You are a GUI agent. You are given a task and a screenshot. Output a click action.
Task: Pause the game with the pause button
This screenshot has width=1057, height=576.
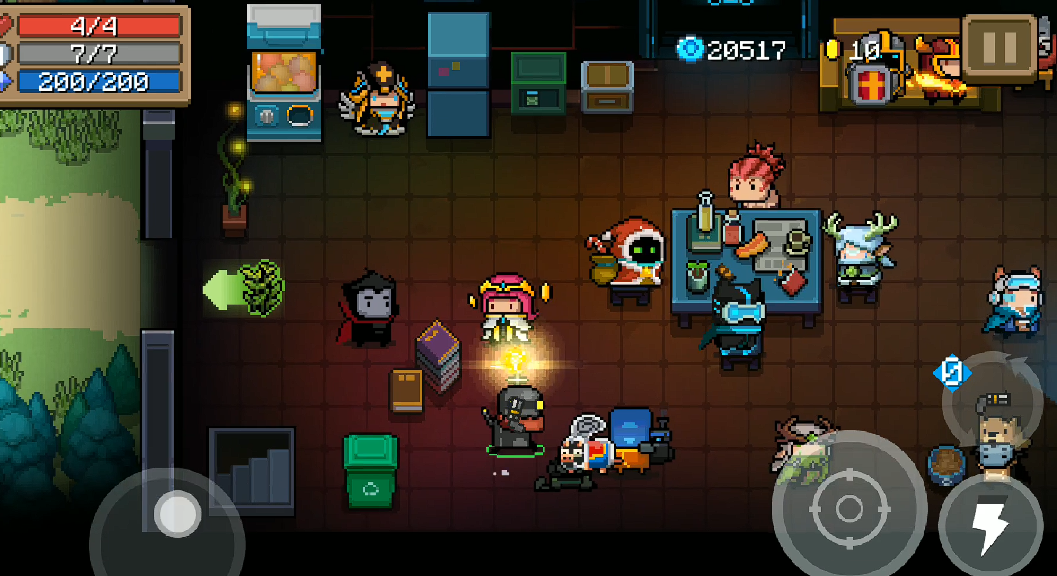pos(999,46)
